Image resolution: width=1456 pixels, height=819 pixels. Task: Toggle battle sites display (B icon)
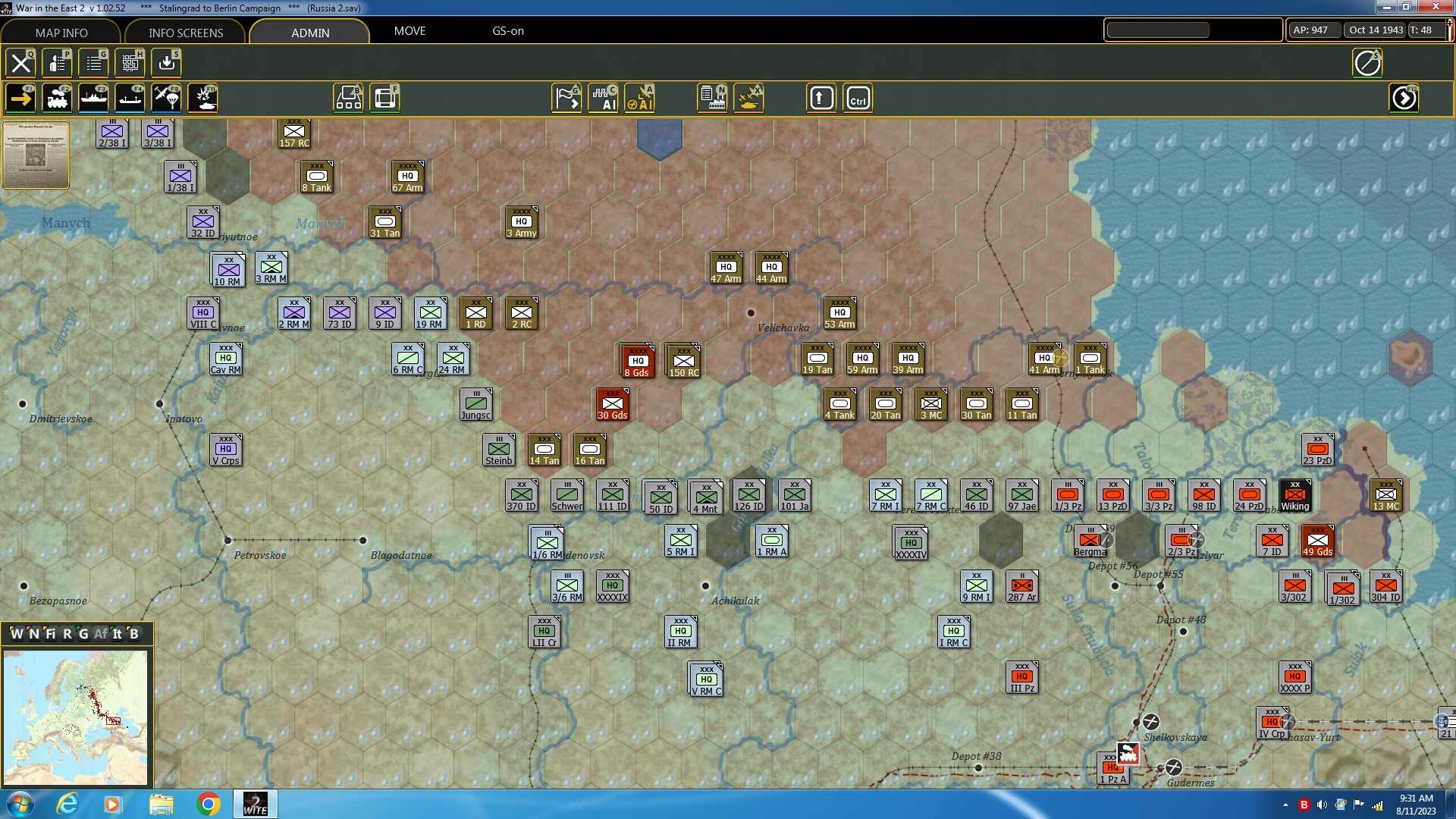point(349,97)
